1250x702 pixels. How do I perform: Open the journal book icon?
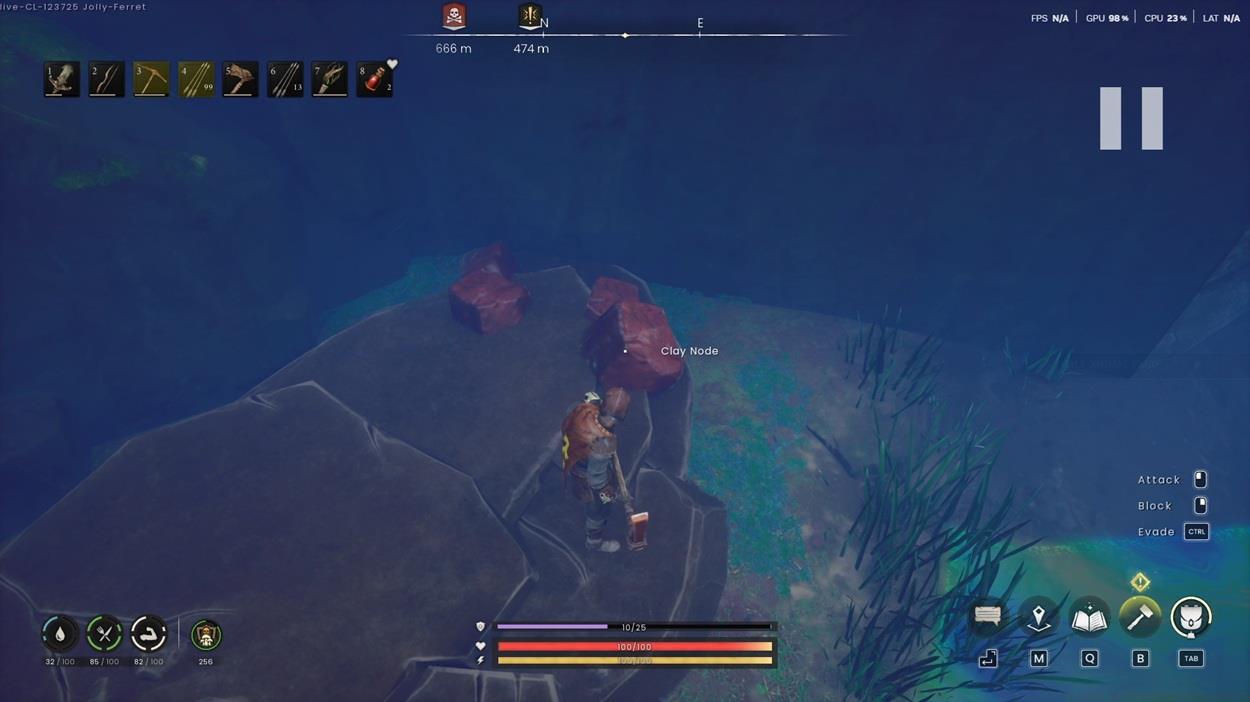click(x=1089, y=618)
